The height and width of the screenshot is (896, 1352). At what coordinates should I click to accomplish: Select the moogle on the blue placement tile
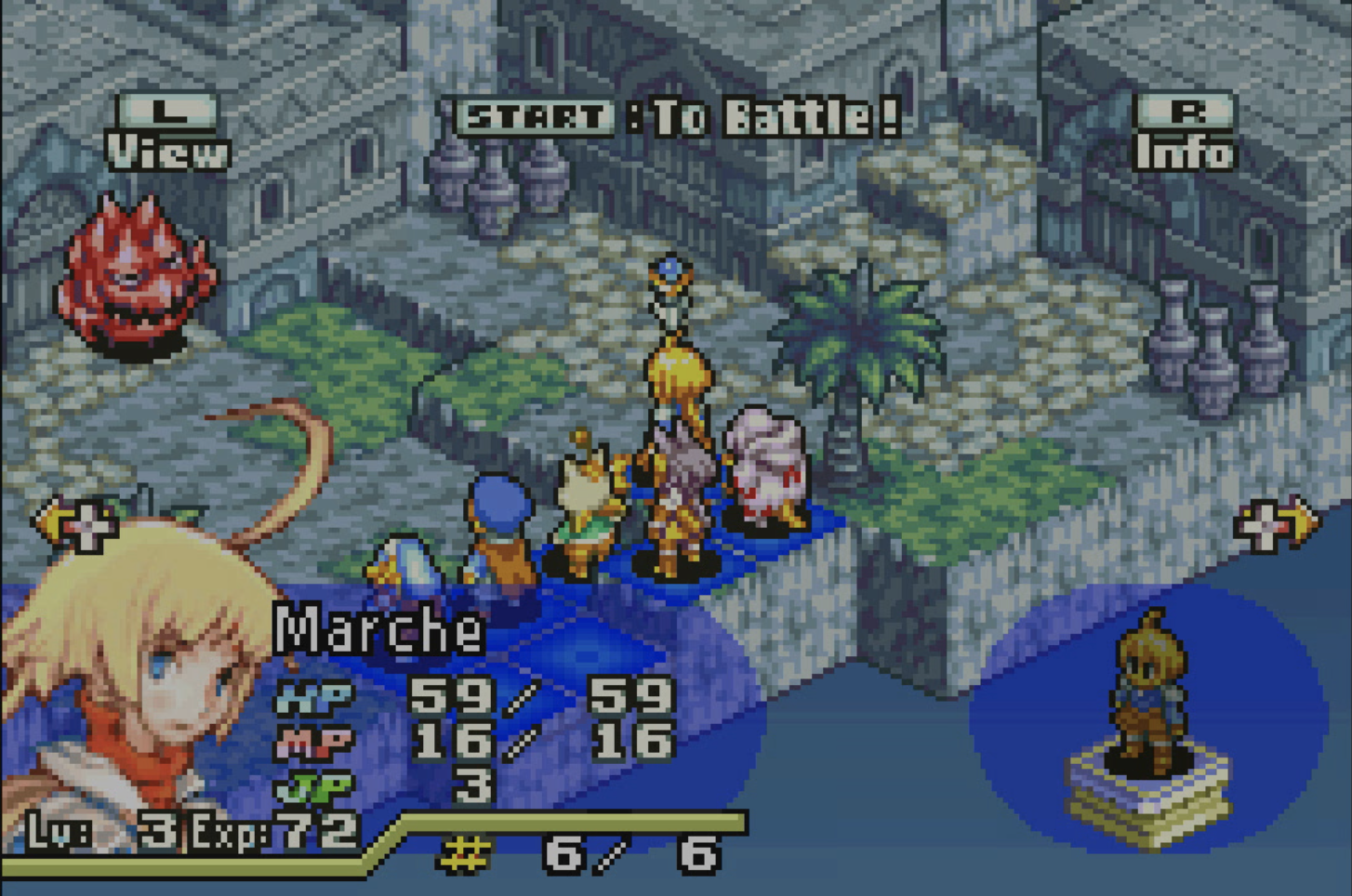[588, 502]
